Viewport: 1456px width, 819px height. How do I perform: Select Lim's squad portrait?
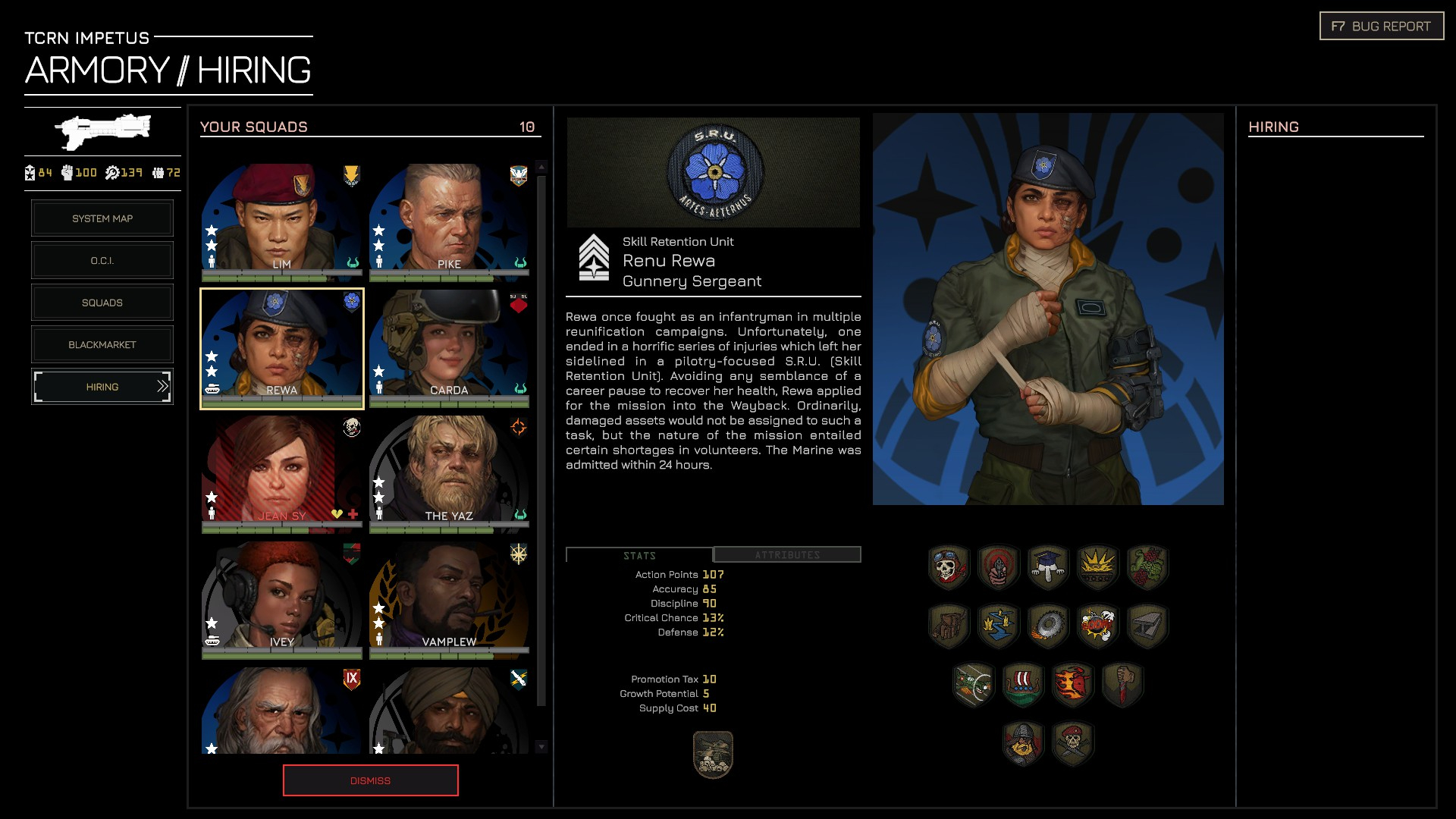[x=281, y=221]
